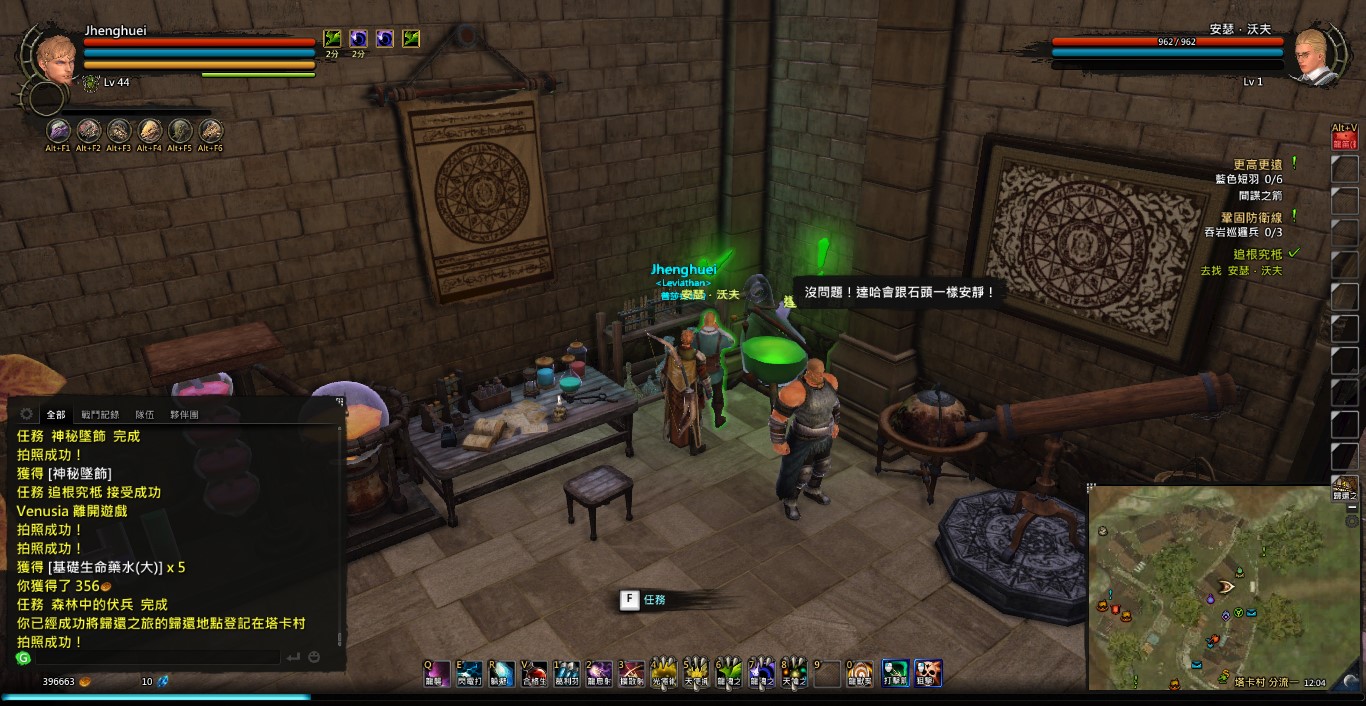Activate the 打擊劃 skill icon
The height and width of the screenshot is (706, 1366).
pos(895,673)
